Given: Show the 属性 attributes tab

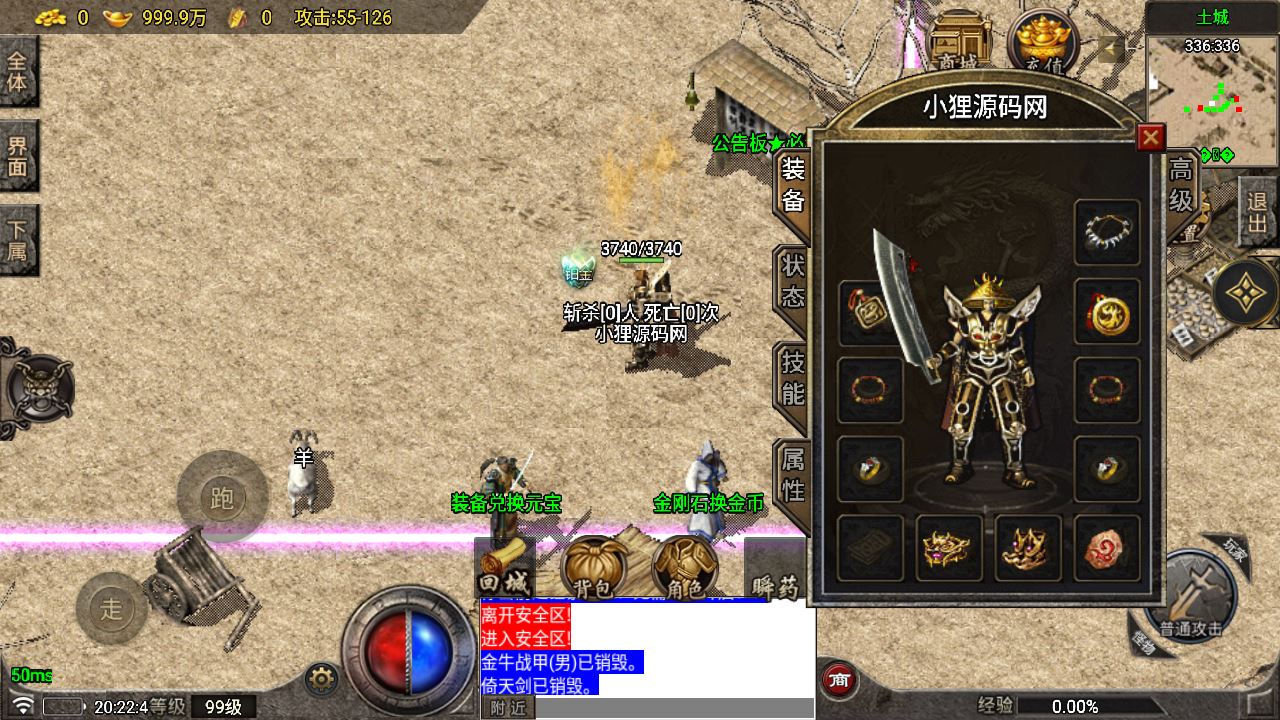Looking at the screenshot, I should tap(792, 474).
